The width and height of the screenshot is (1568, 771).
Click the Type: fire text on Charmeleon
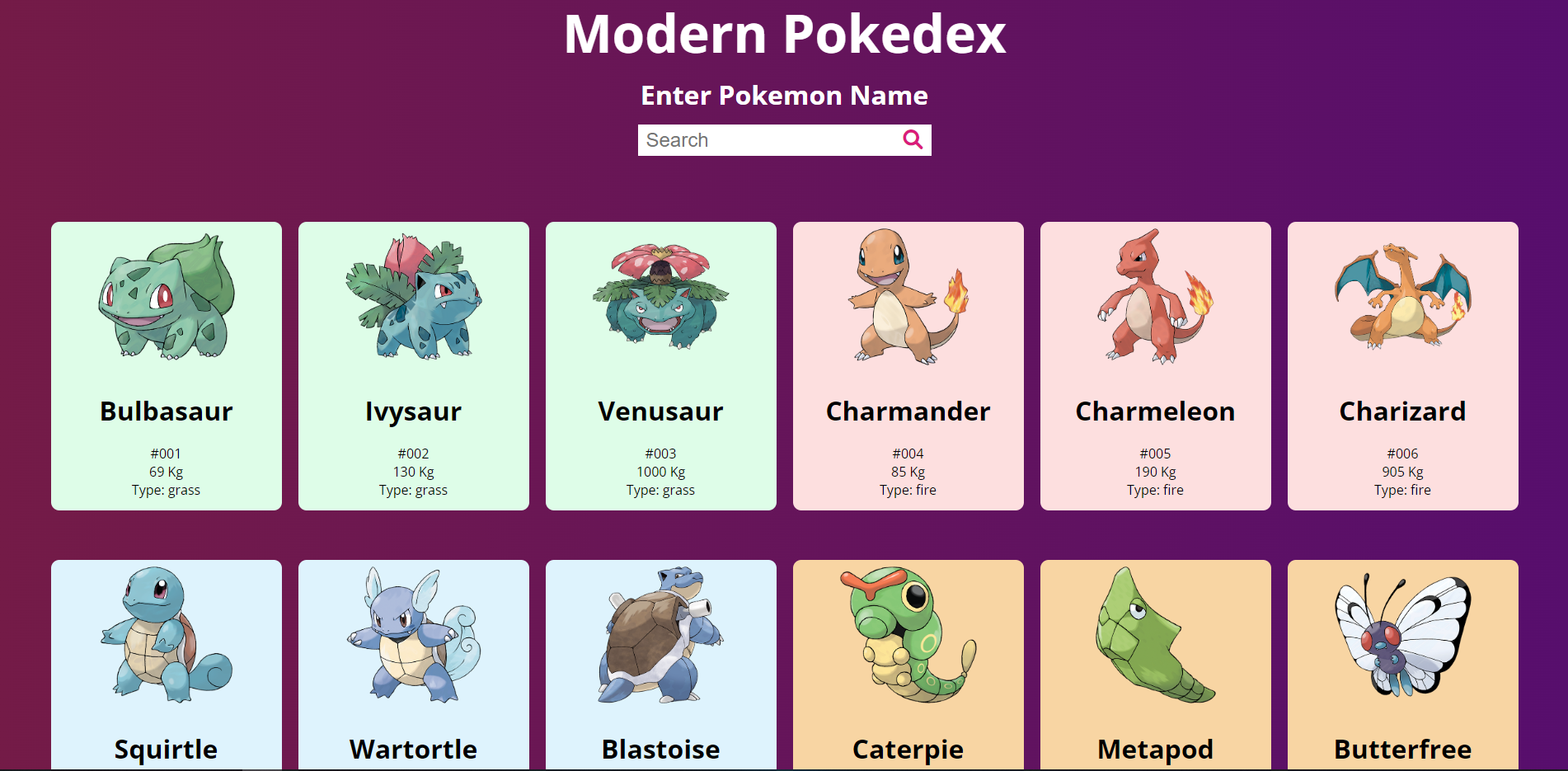point(1155,489)
